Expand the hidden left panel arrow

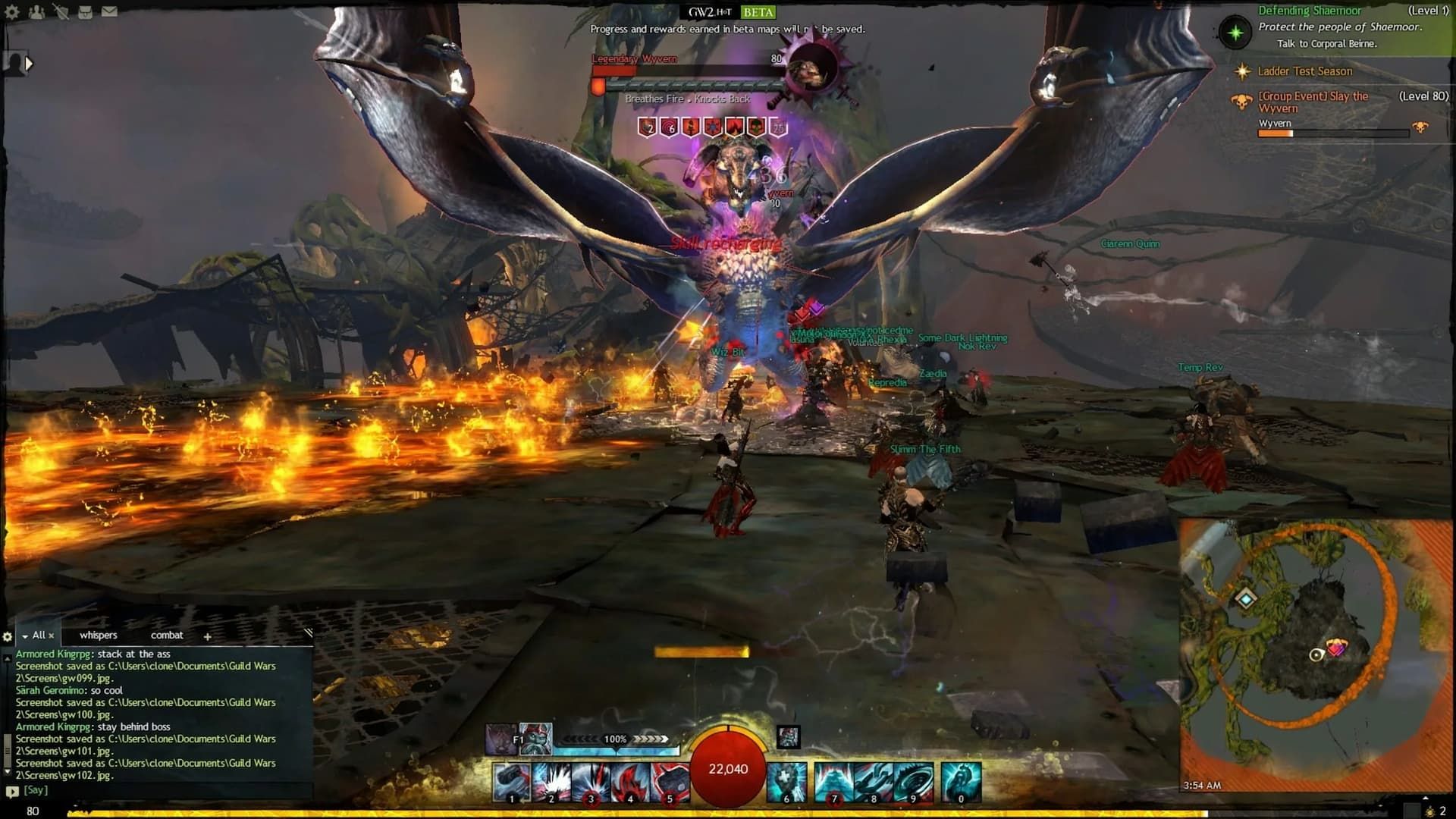pos(30,63)
